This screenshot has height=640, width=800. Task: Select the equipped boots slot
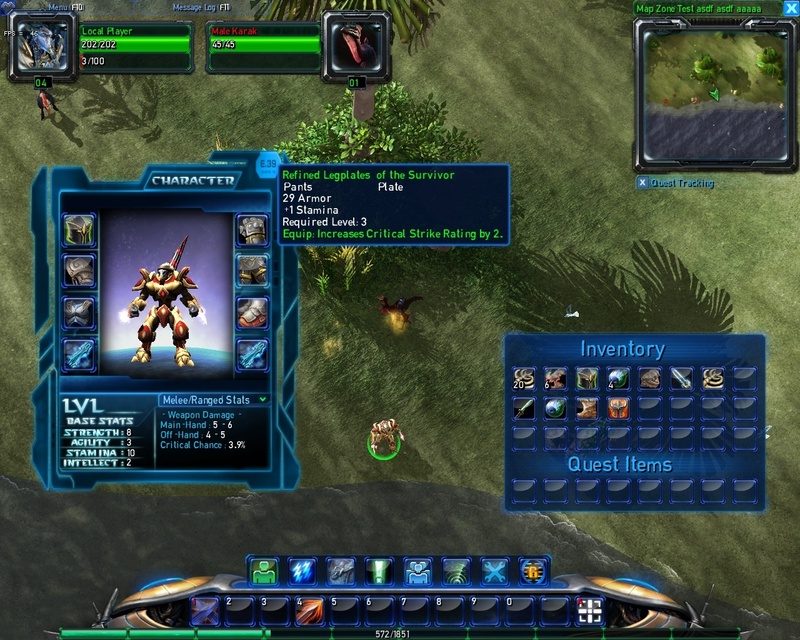[x=251, y=312]
